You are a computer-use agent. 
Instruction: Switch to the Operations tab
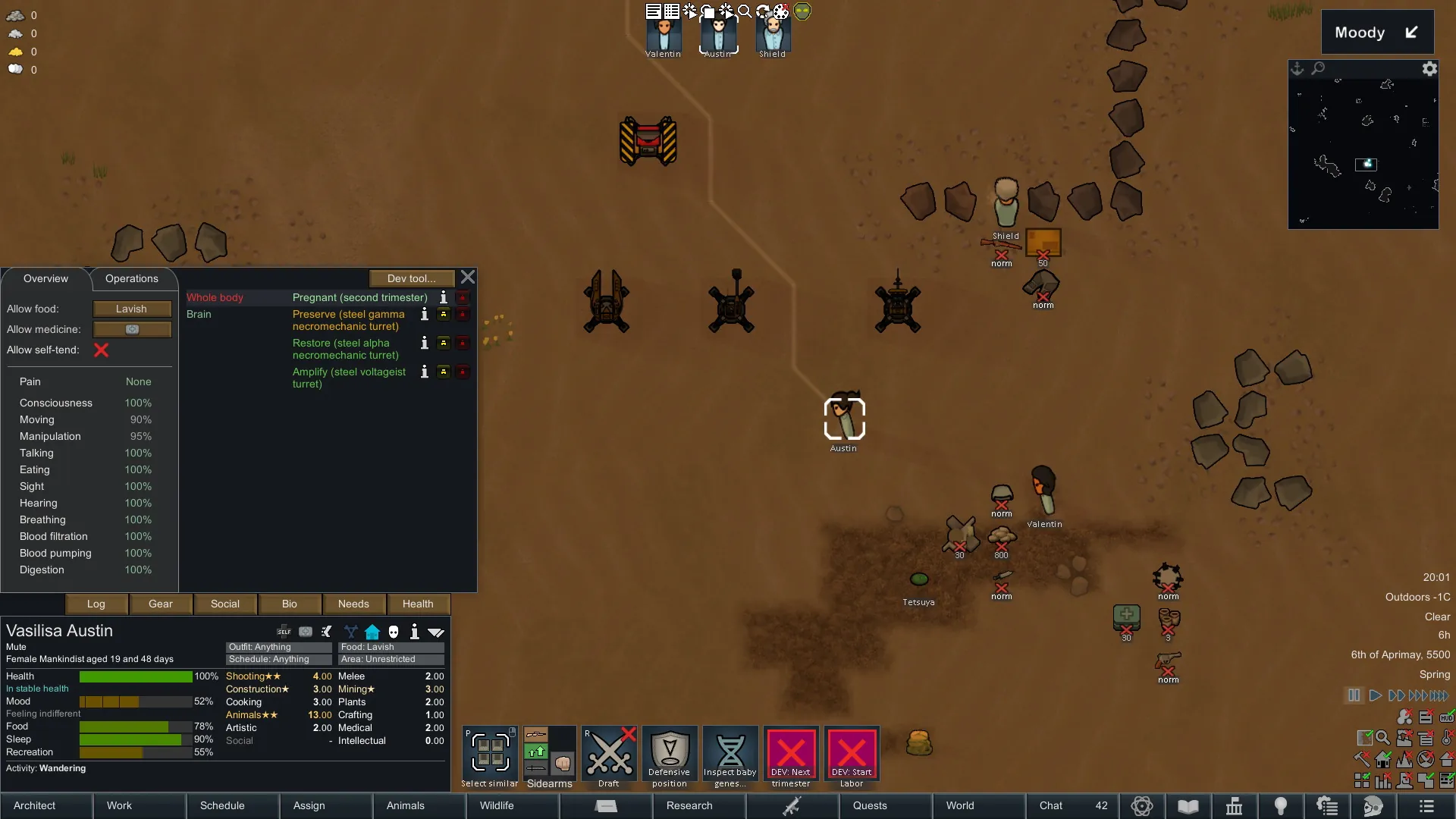point(132,278)
